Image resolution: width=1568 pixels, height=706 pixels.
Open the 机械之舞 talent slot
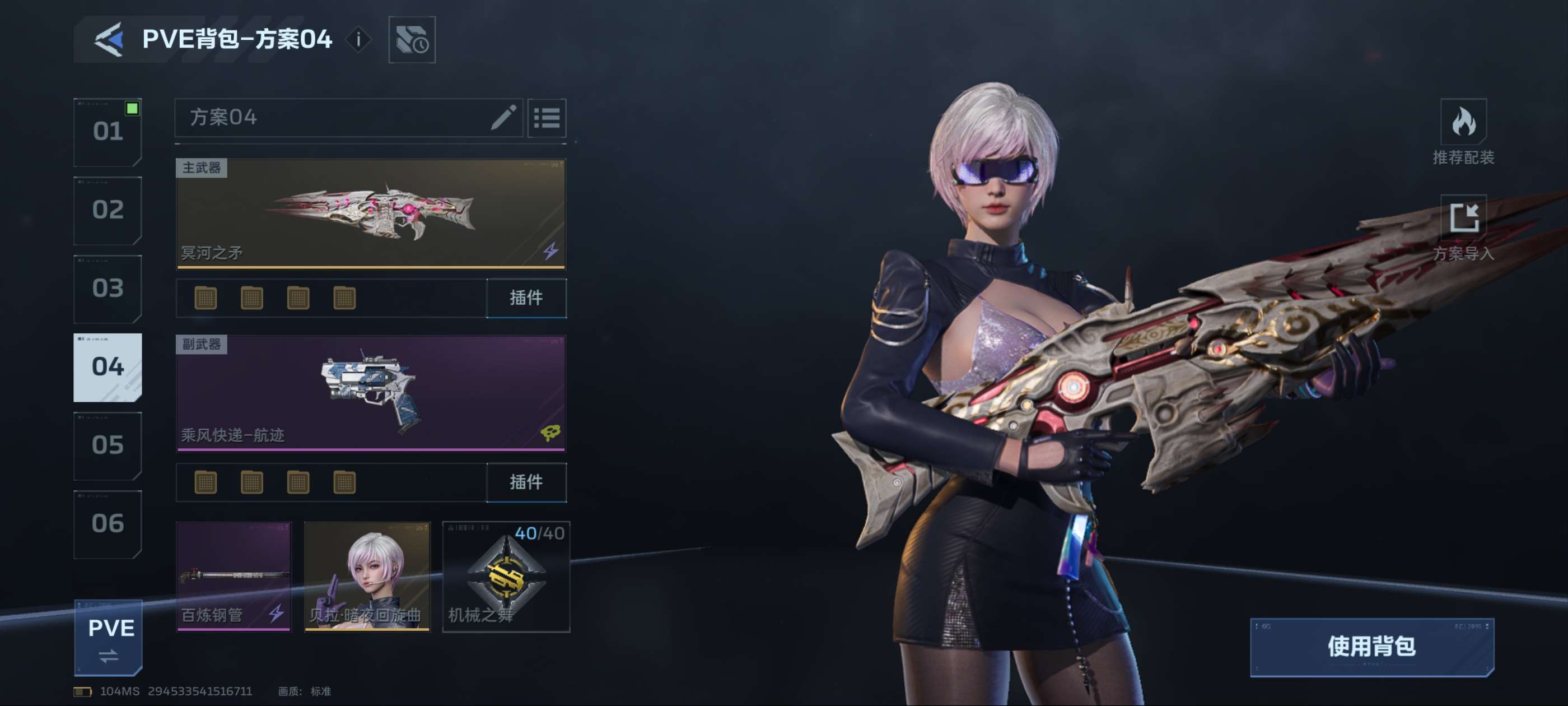pos(506,576)
